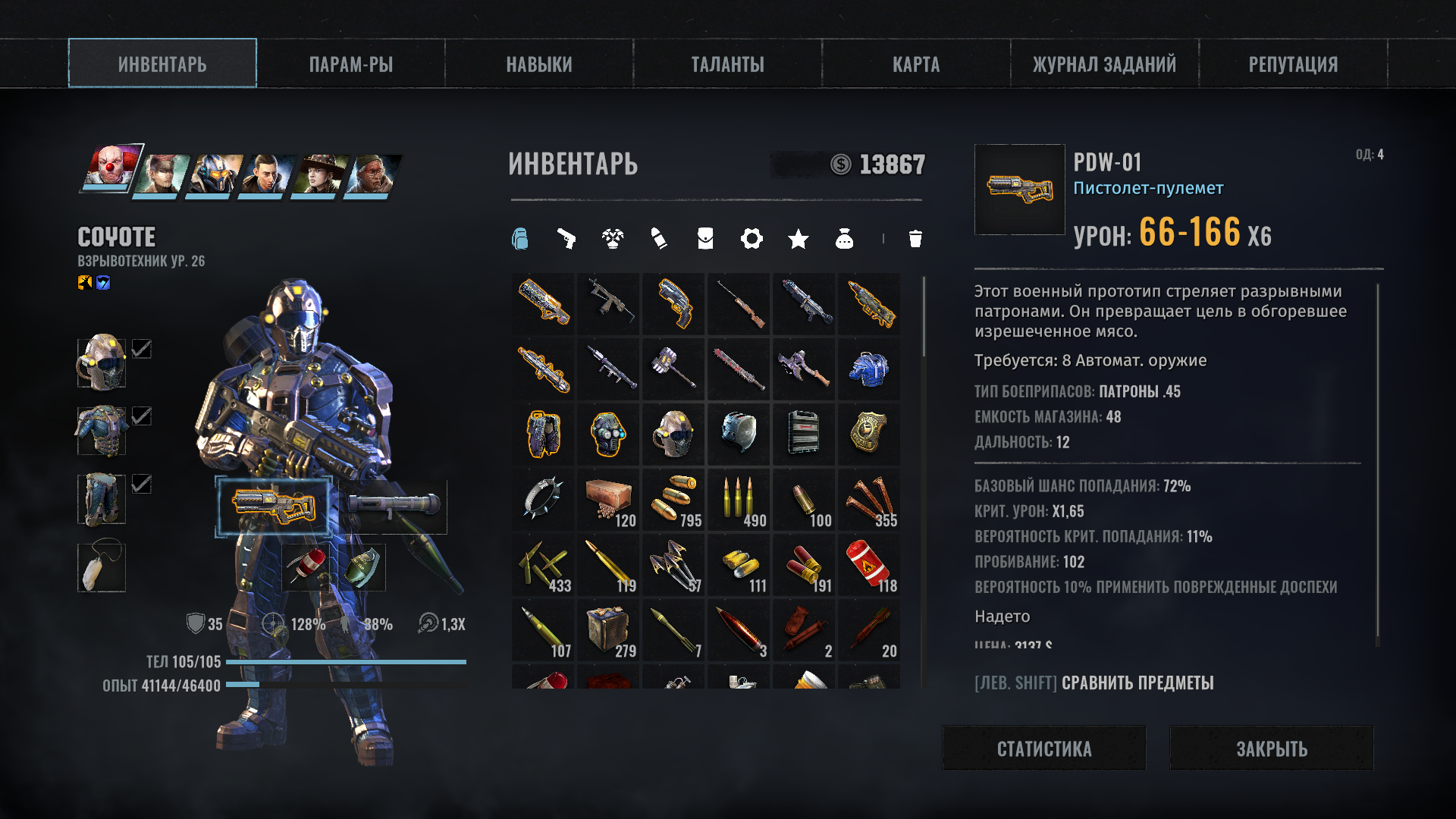Screen dimensions: 1456x819
Task: Open the НАВЫКИ tab
Action: (x=539, y=64)
